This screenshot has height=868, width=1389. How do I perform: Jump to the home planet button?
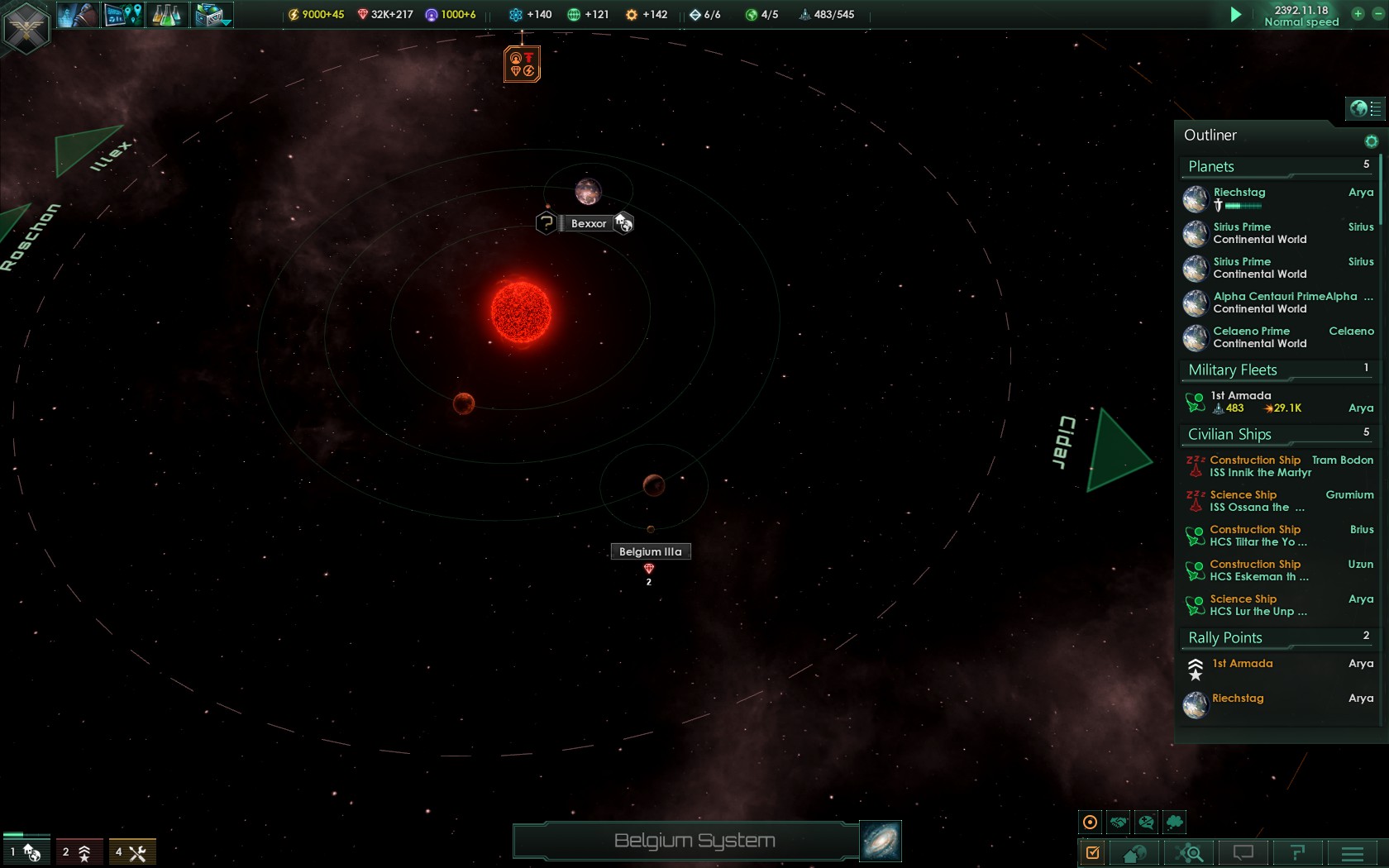(1134, 852)
